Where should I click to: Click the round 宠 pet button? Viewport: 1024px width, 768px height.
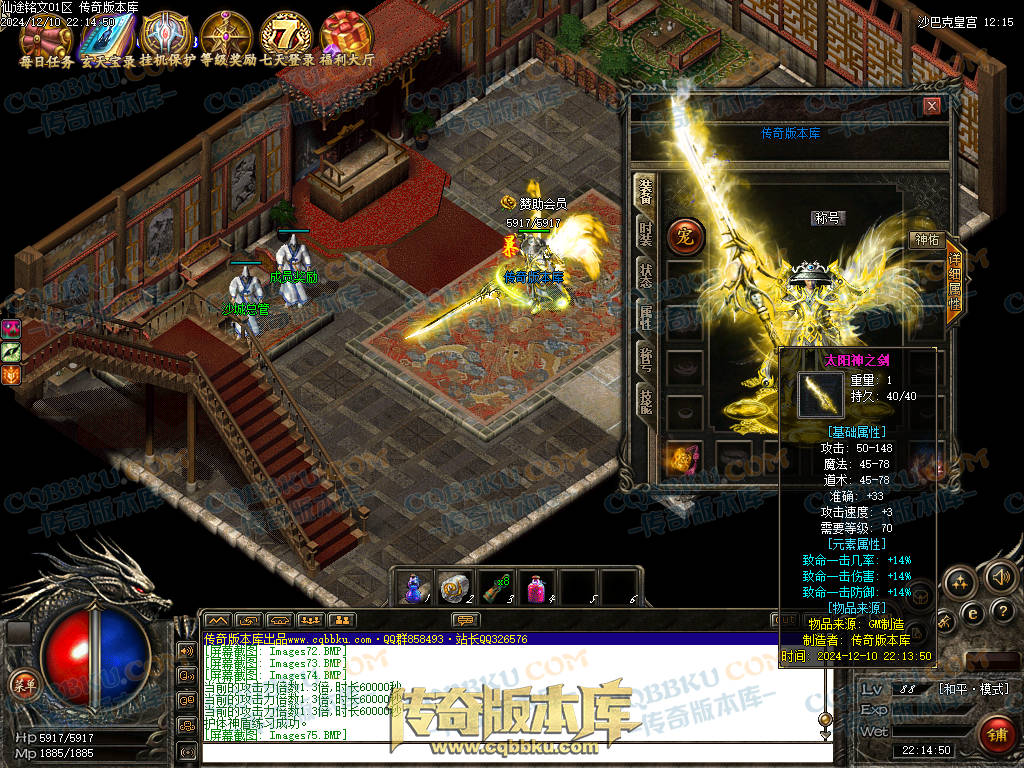tap(686, 237)
